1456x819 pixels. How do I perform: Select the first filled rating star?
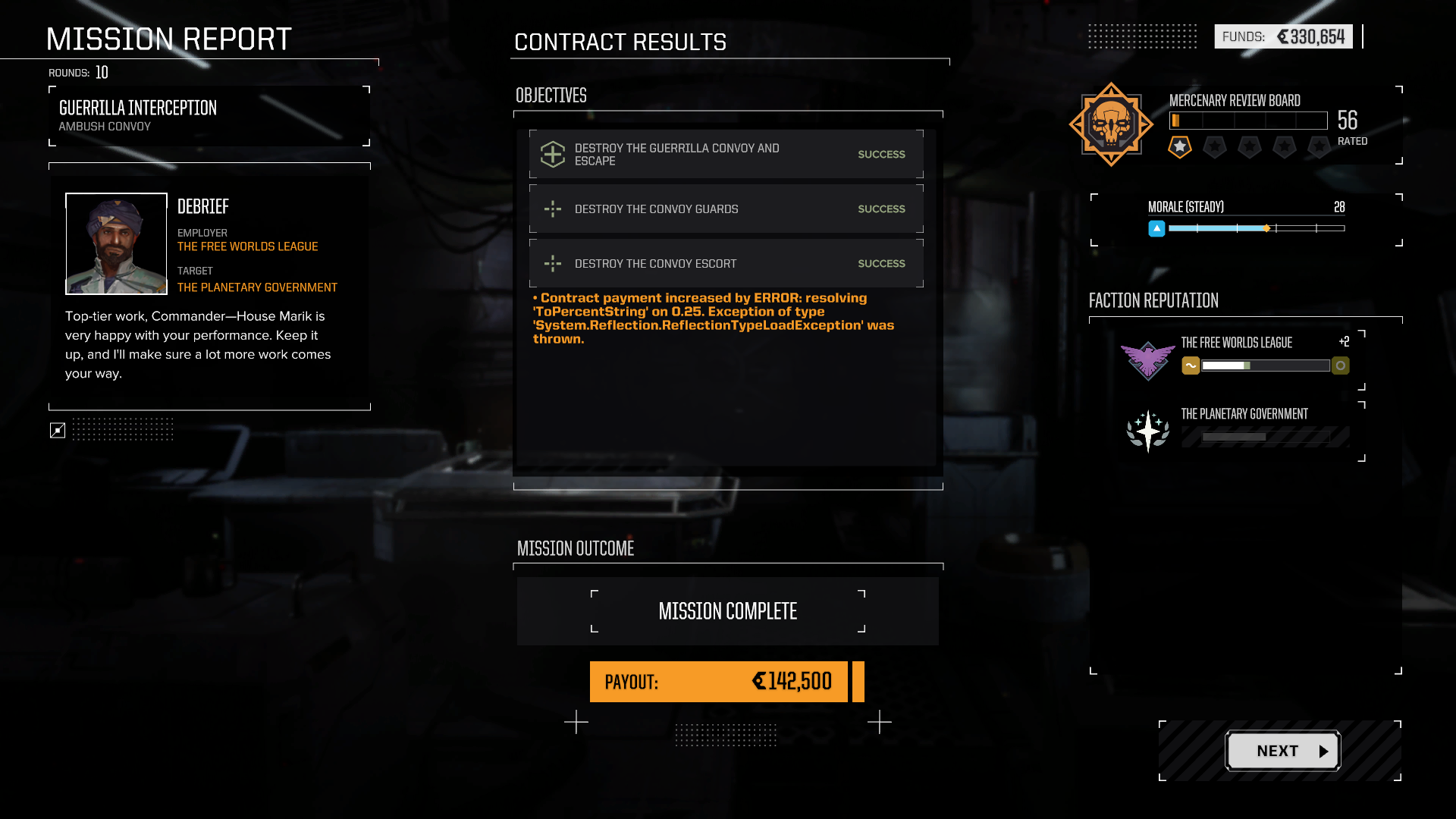click(x=1179, y=147)
